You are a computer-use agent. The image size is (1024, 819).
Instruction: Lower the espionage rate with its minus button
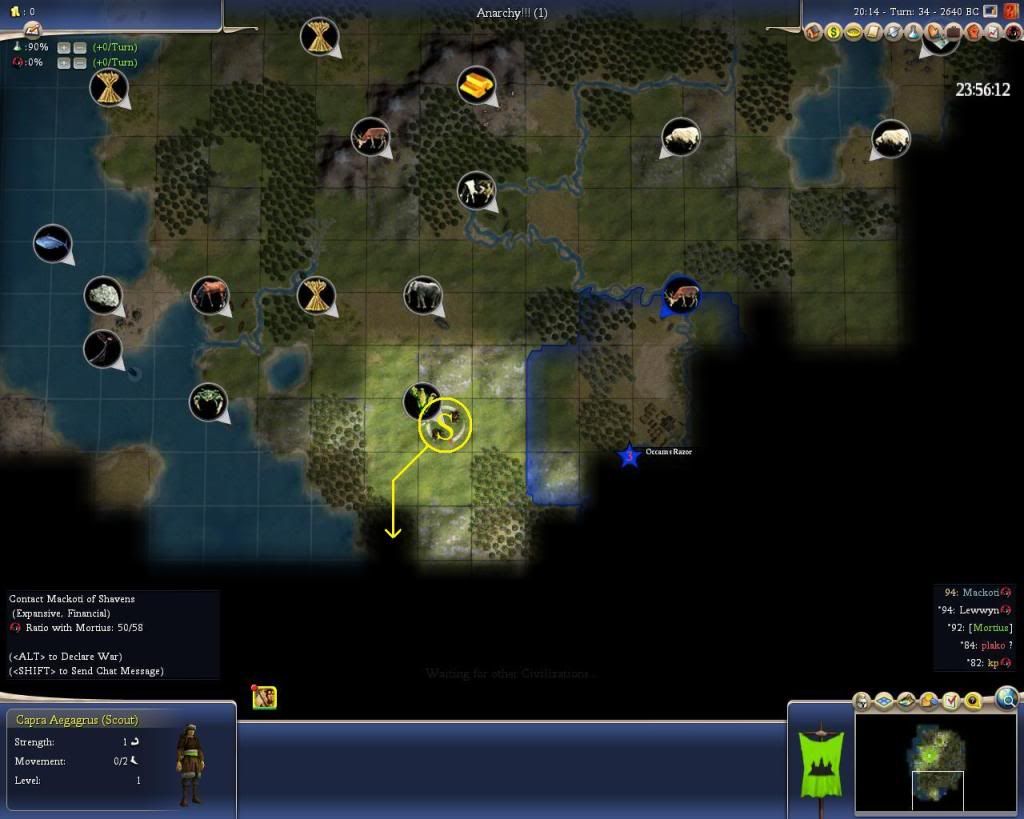(78, 63)
